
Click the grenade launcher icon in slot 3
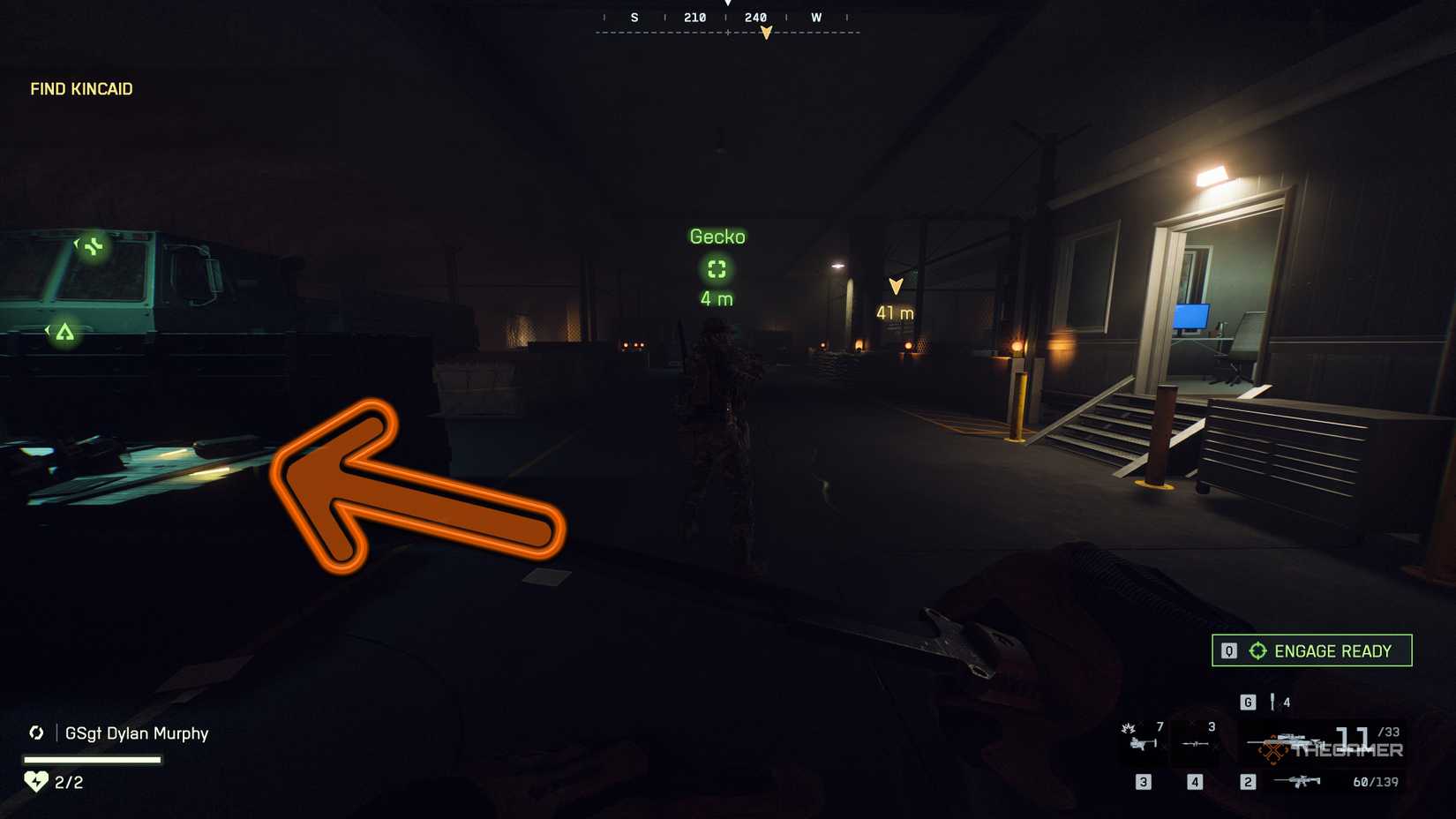click(1144, 743)
